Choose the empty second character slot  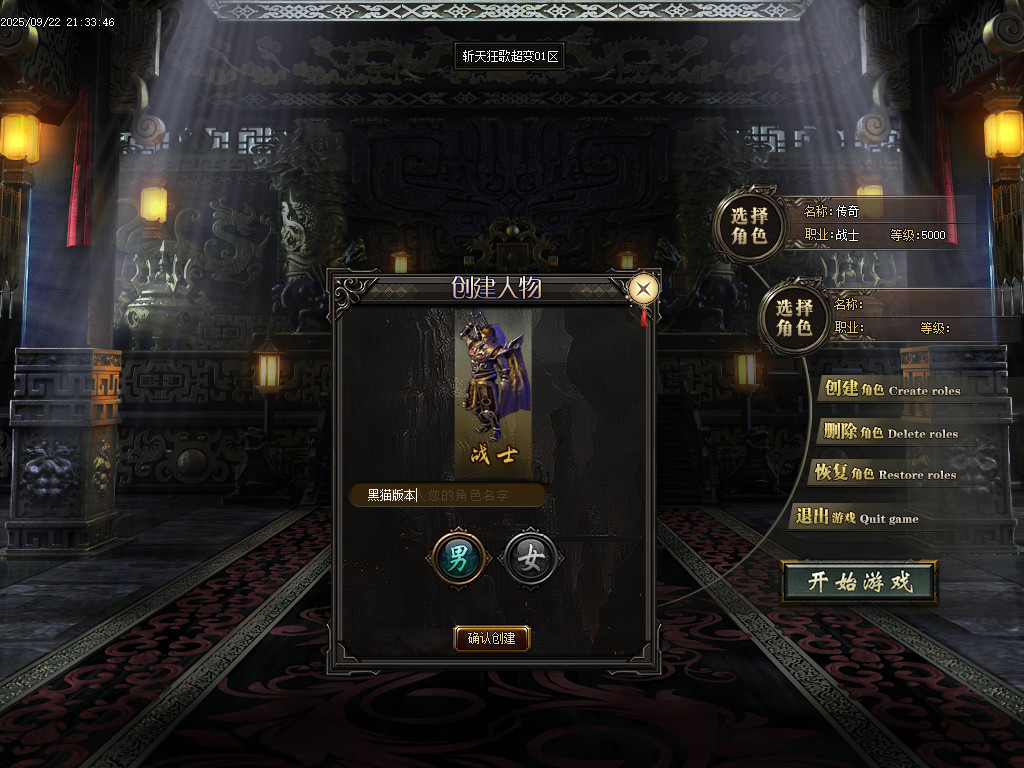tap(795, 318)
